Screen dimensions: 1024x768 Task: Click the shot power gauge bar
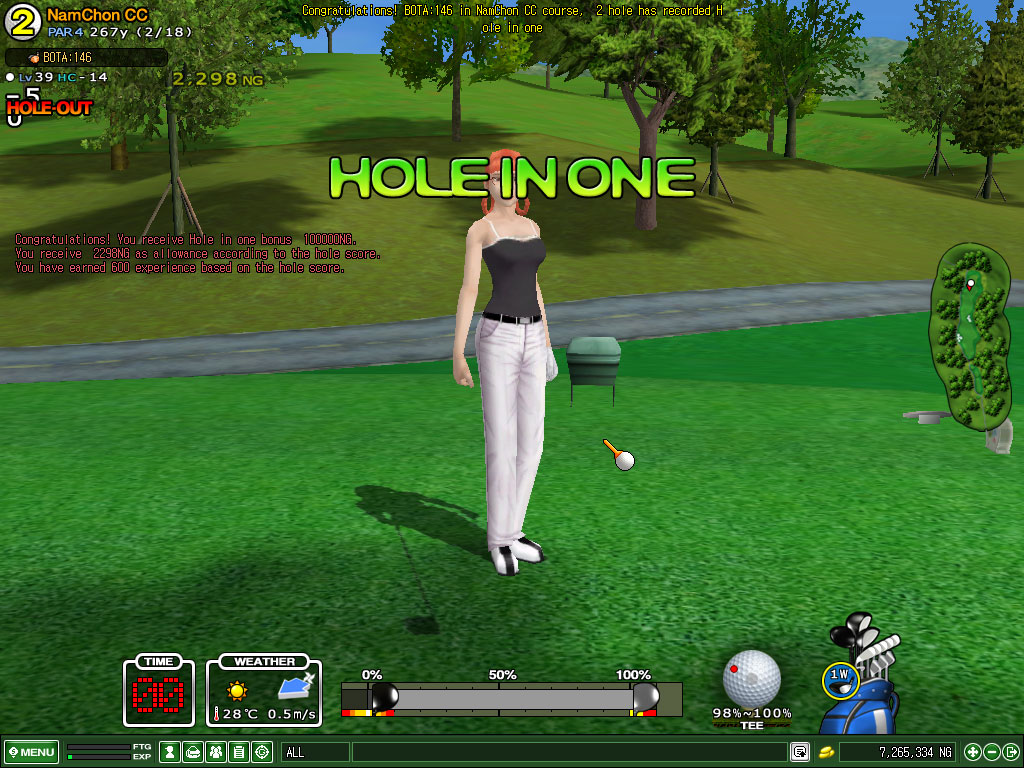[510, 698]
